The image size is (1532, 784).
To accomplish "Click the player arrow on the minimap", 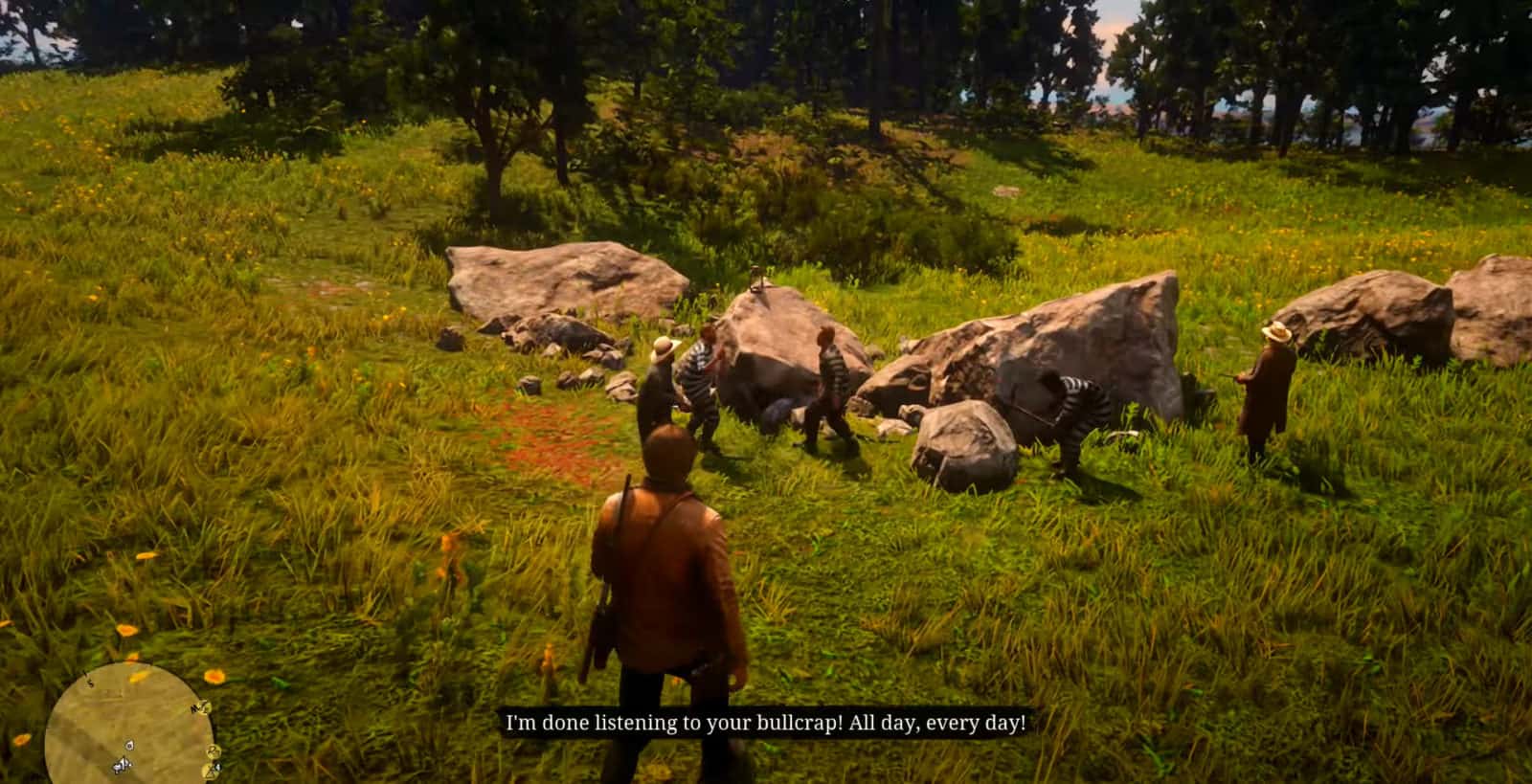I will [x=123, y=765].
